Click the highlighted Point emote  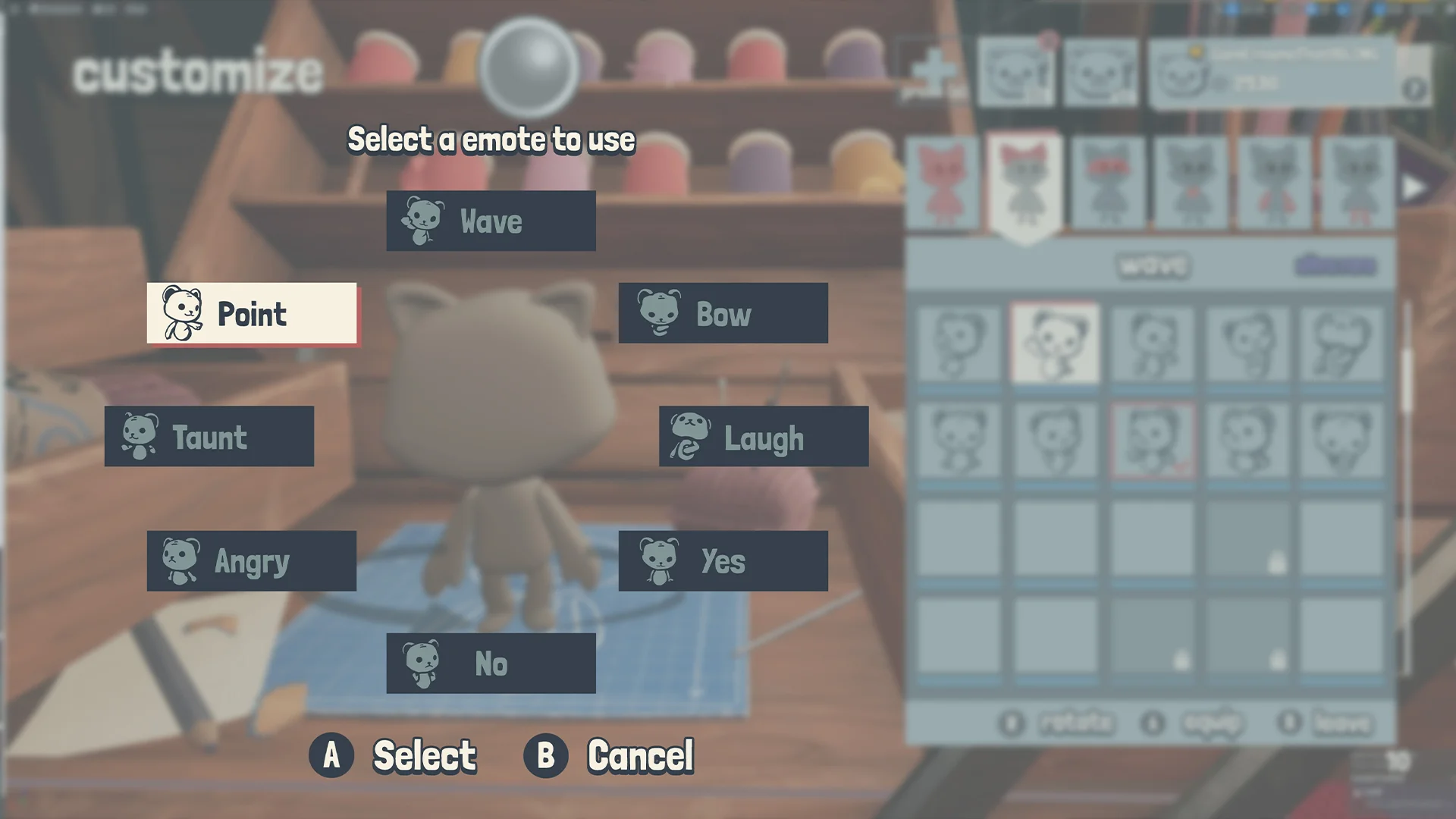tap(252, 314)
